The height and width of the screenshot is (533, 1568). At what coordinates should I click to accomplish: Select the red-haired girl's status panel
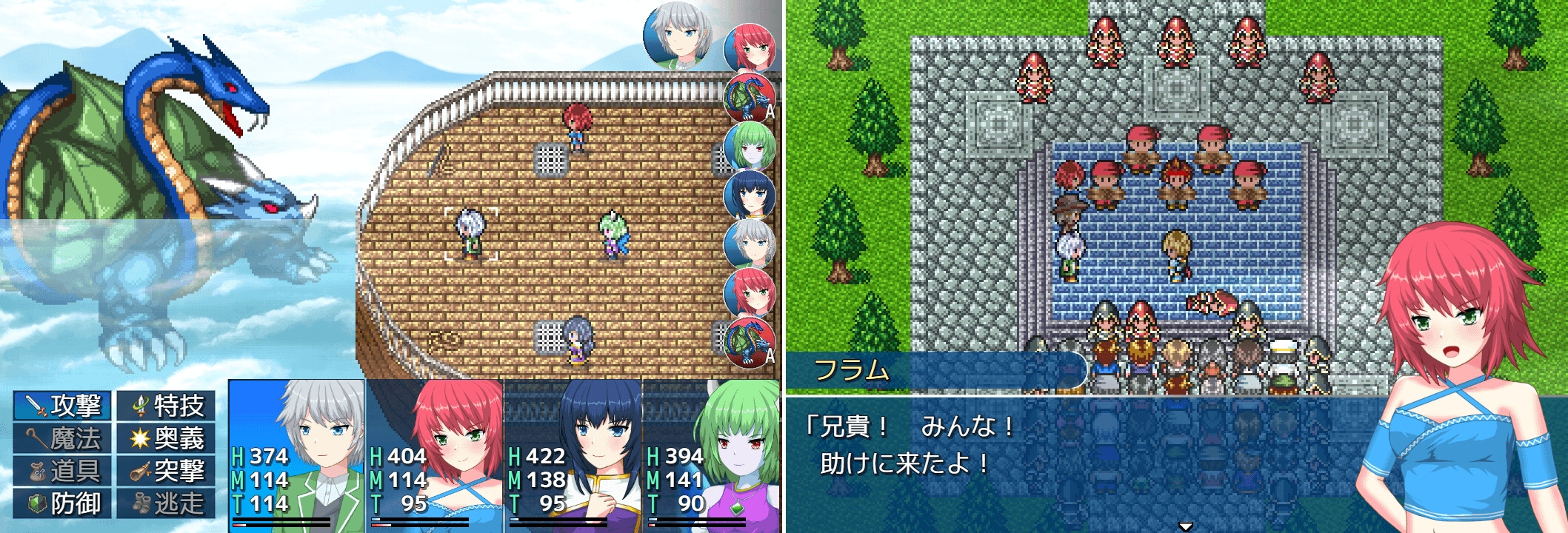(x=435, y=455)
